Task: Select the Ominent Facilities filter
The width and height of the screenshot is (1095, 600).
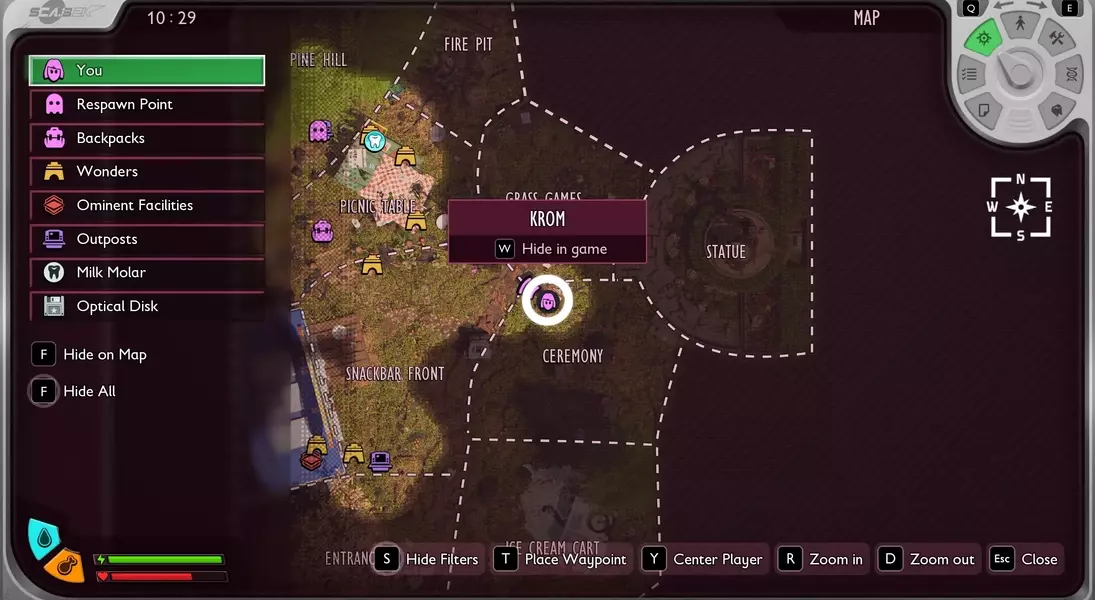Action: coord(146,205)
